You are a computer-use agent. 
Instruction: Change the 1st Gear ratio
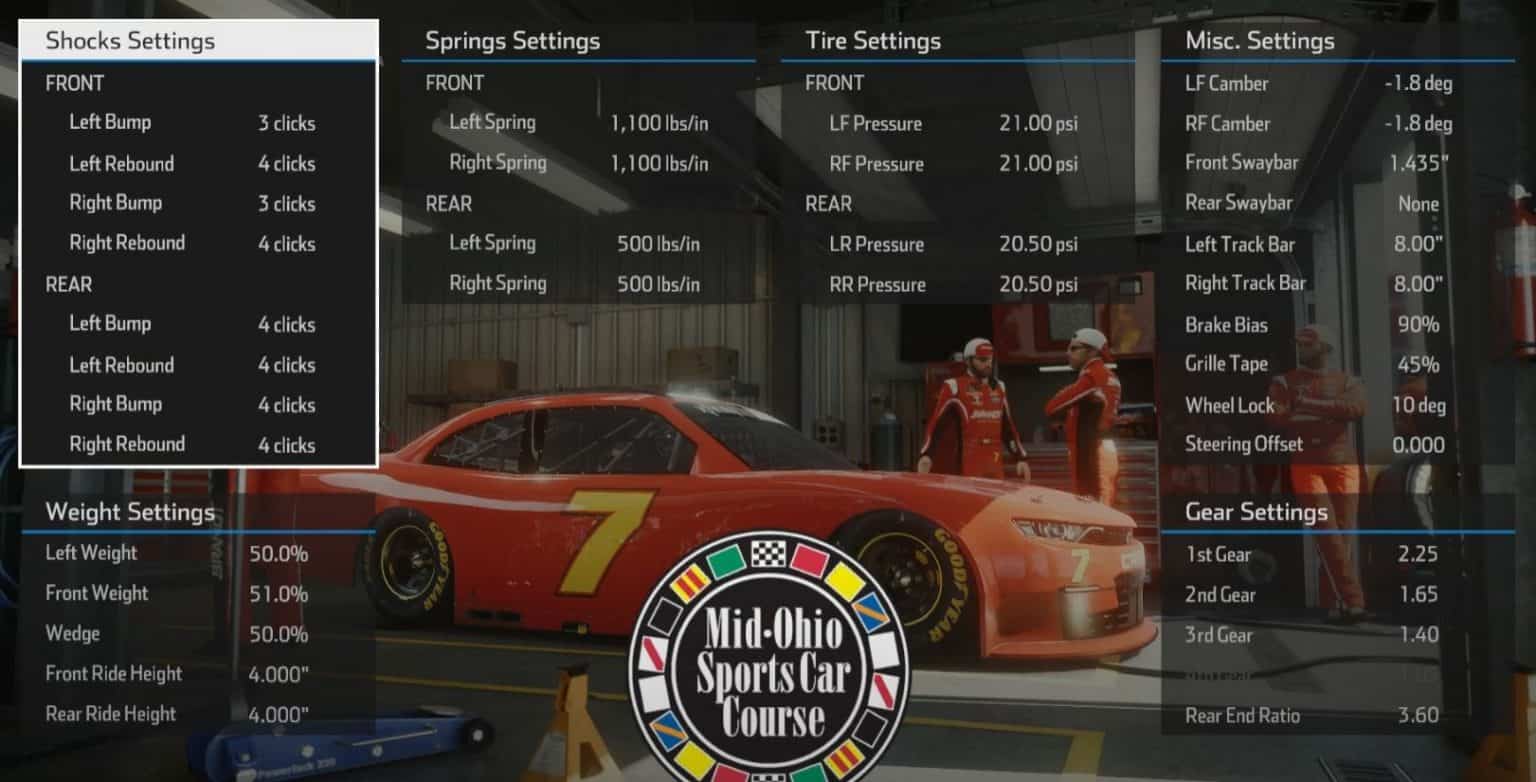pyautogui.click(x=1220, y=553)
